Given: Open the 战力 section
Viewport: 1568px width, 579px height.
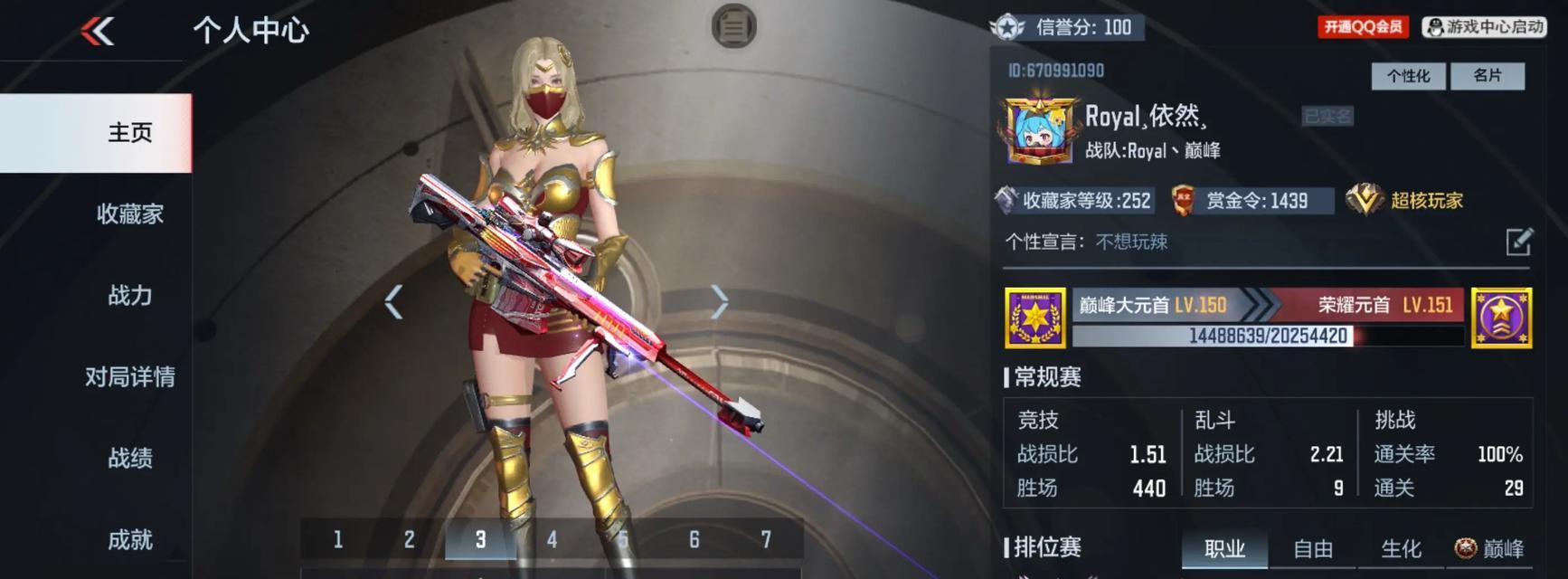Looking at the screenshot, I should pyautogui.click(x=129, y=296).
